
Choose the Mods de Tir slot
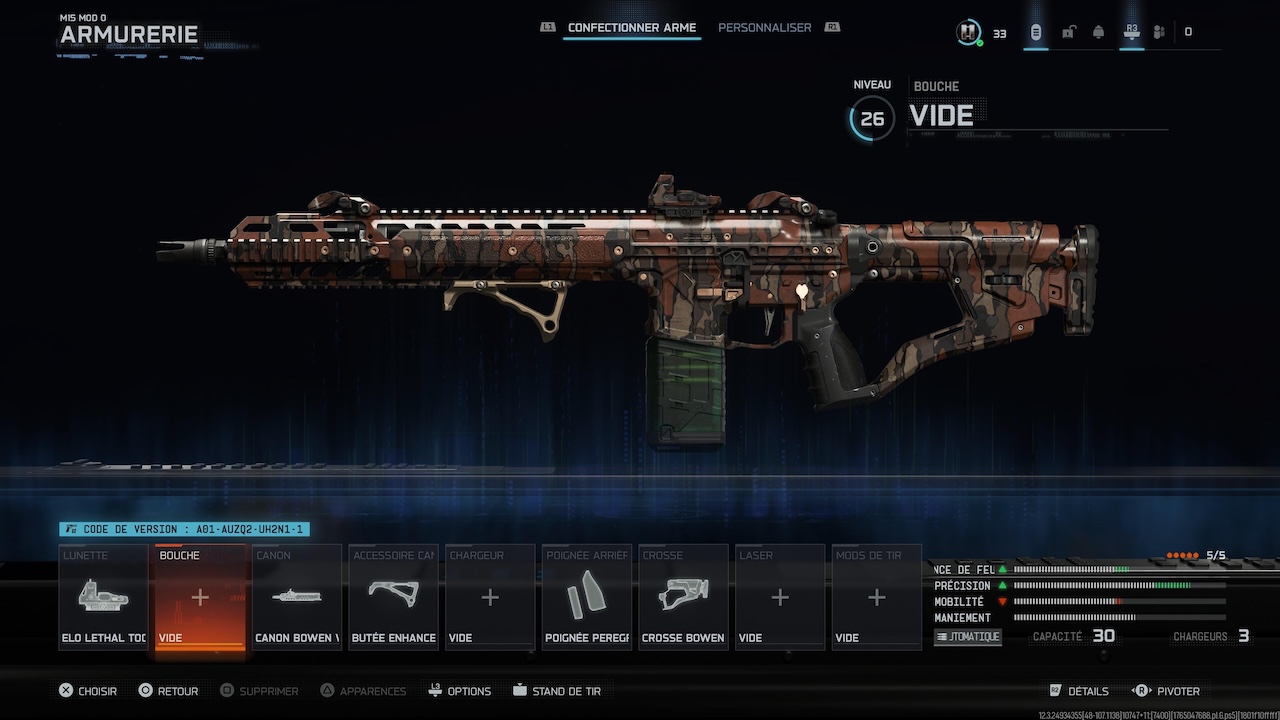876,597
